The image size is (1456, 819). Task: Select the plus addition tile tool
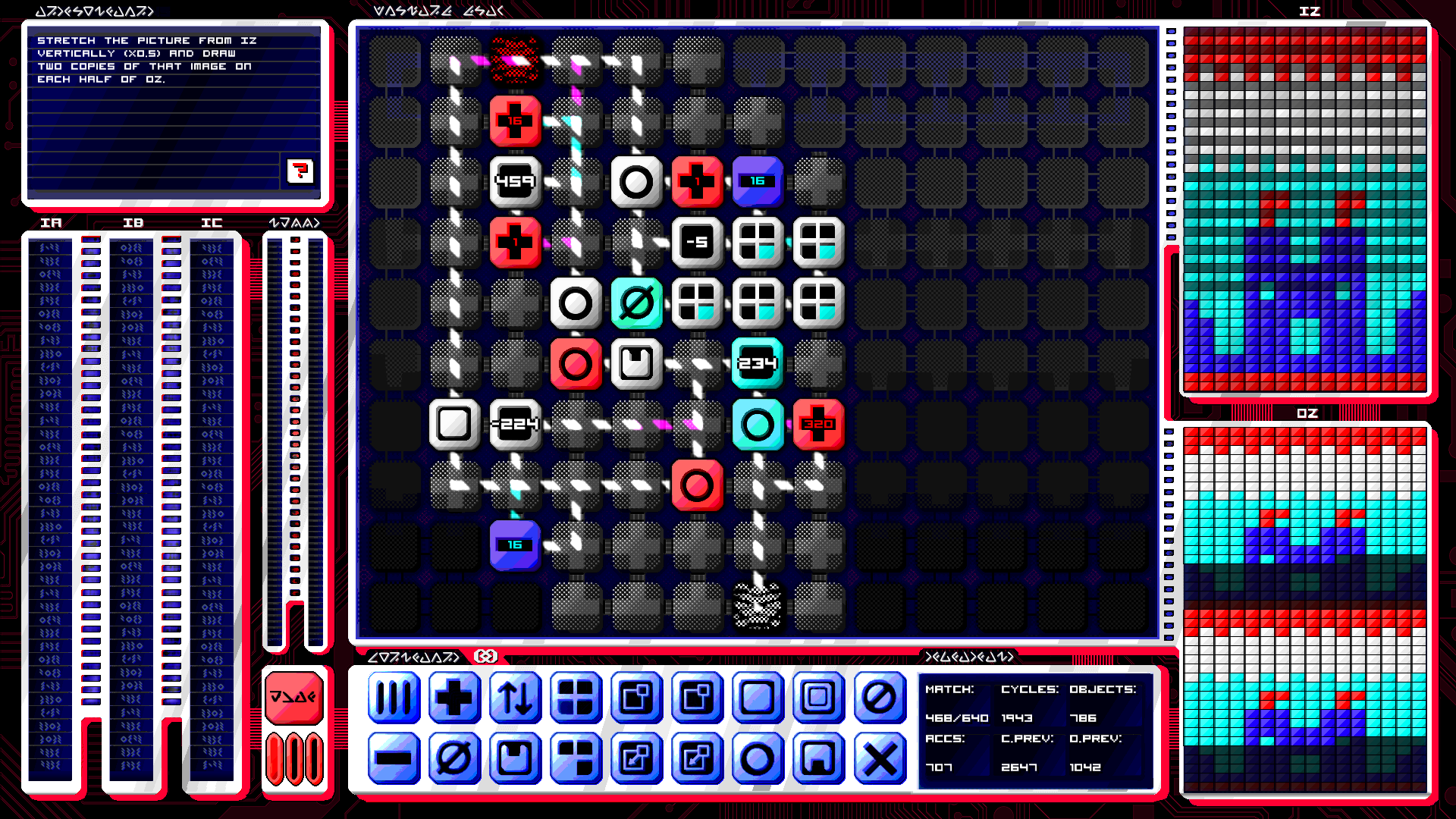(454, 699)
